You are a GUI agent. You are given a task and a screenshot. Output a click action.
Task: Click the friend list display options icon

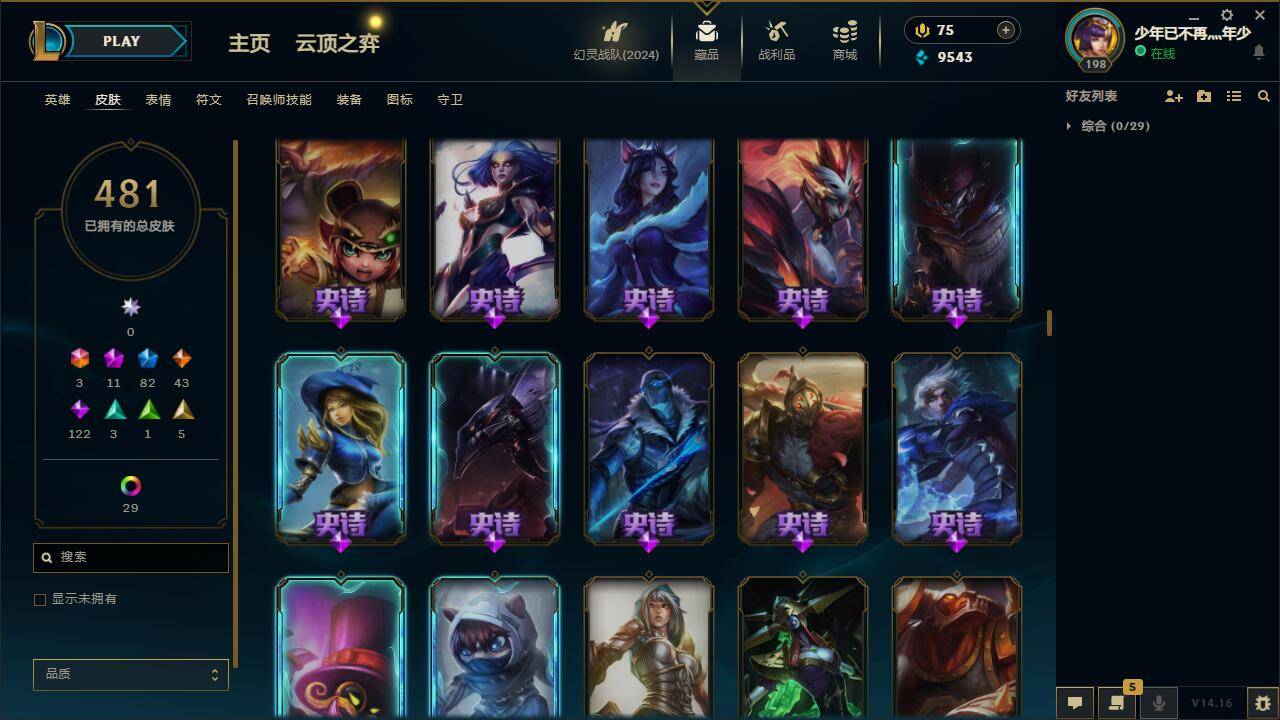pyautogui.click(x=1233, y=96)
